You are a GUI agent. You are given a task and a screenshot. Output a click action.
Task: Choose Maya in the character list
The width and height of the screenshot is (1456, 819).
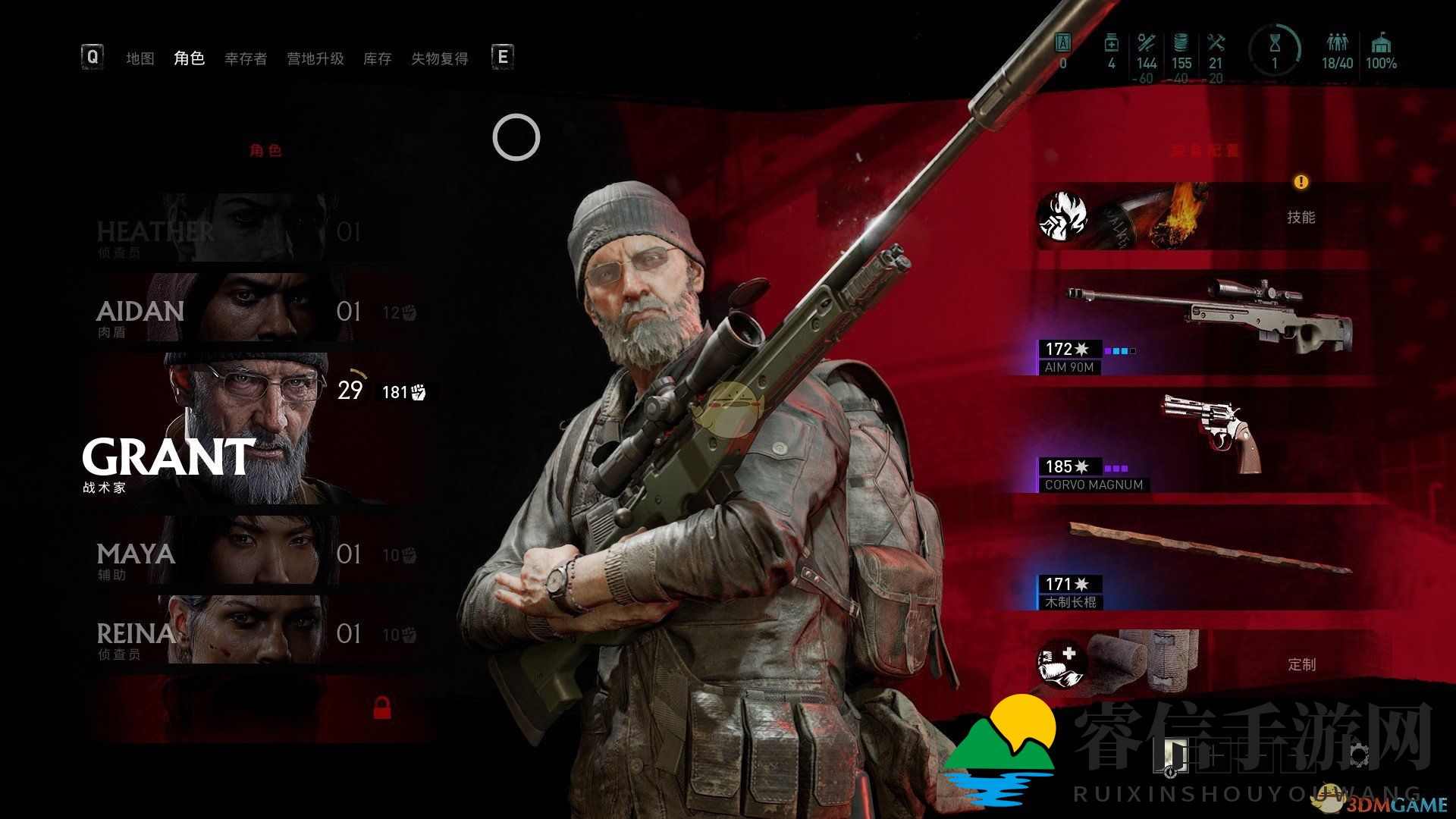click(x=250, y=552)
